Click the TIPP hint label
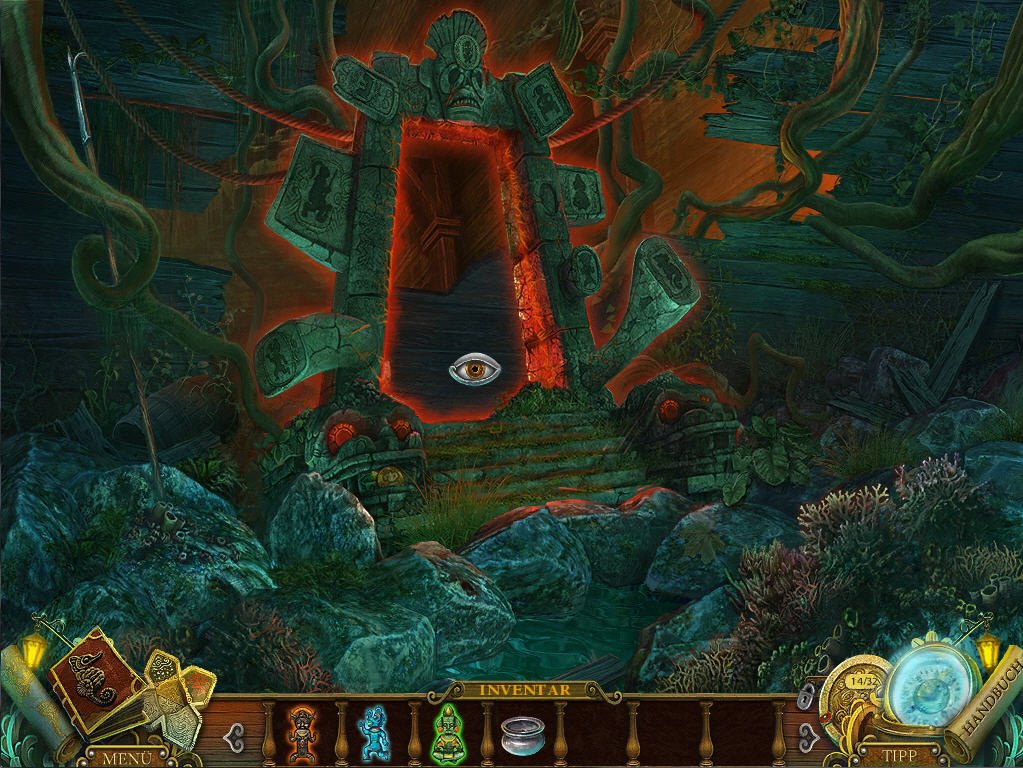This screenshot has width=1023, height=768. pos(888,756)
